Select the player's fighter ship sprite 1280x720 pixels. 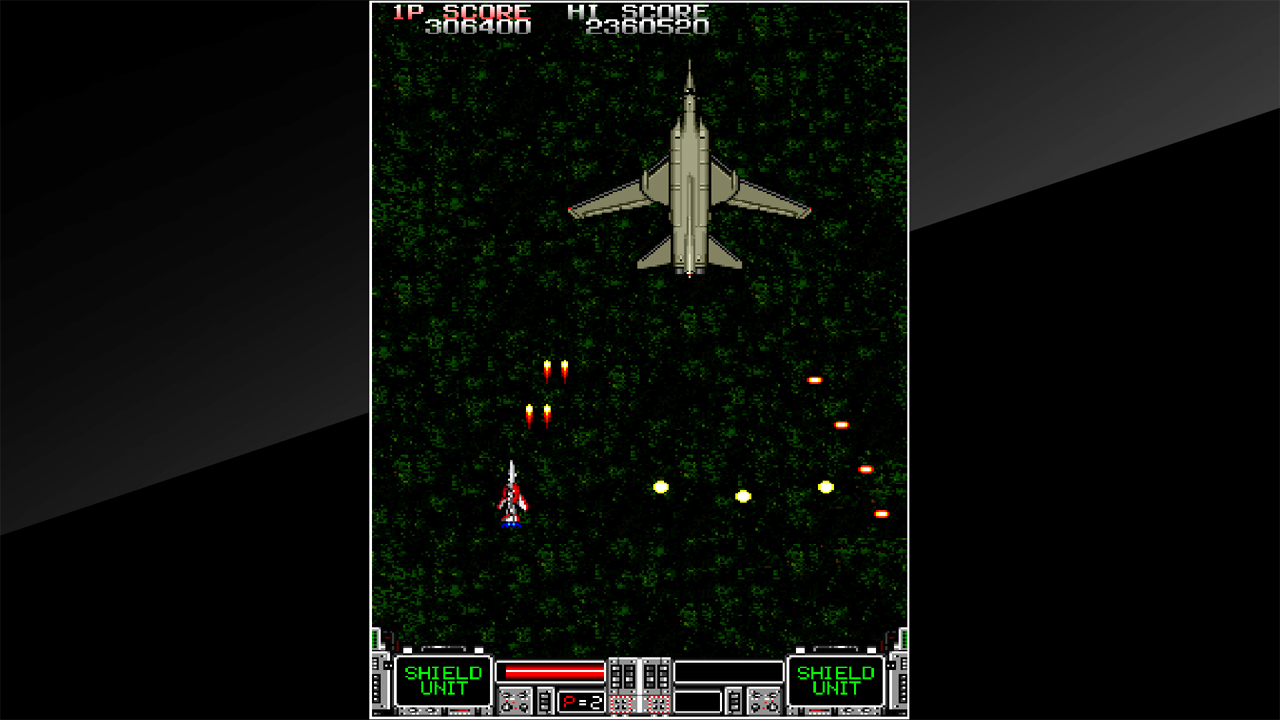510,495
